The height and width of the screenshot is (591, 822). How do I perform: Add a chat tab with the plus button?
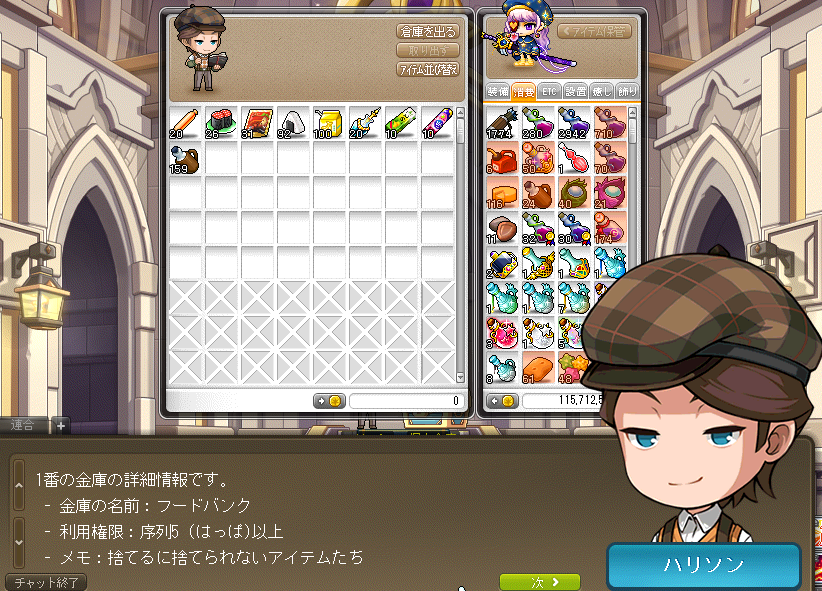point(60,425)
